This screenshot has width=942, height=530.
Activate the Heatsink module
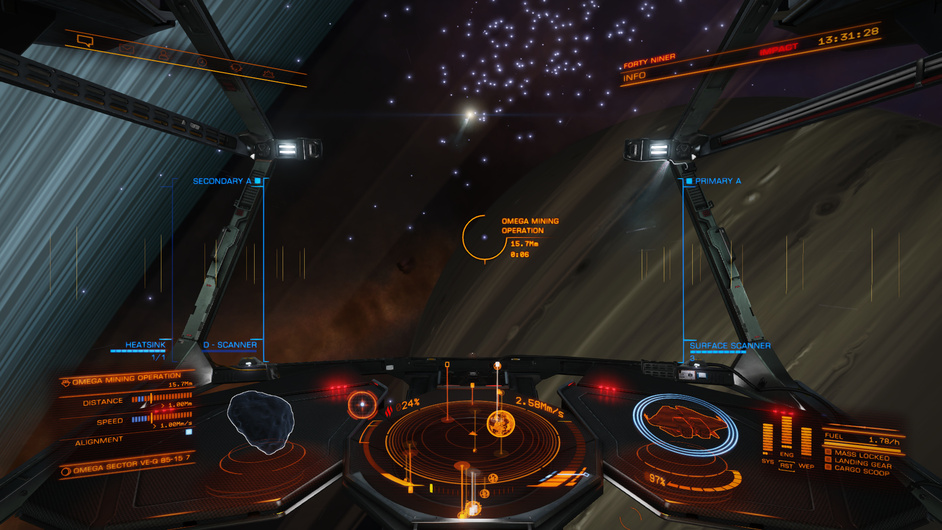coord(145,345)
